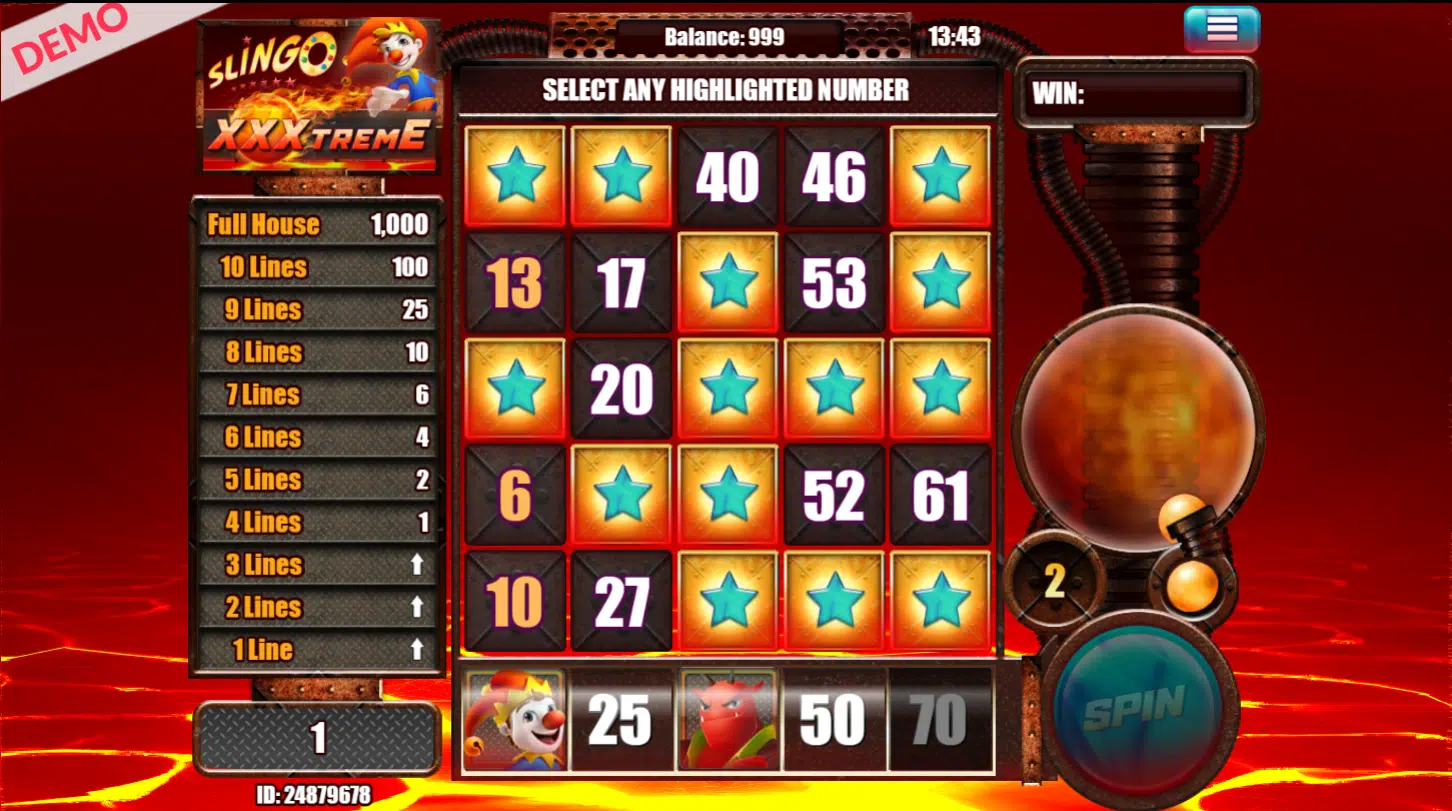
Task: Click the bottom-right star on the grid
Action: 941,601
